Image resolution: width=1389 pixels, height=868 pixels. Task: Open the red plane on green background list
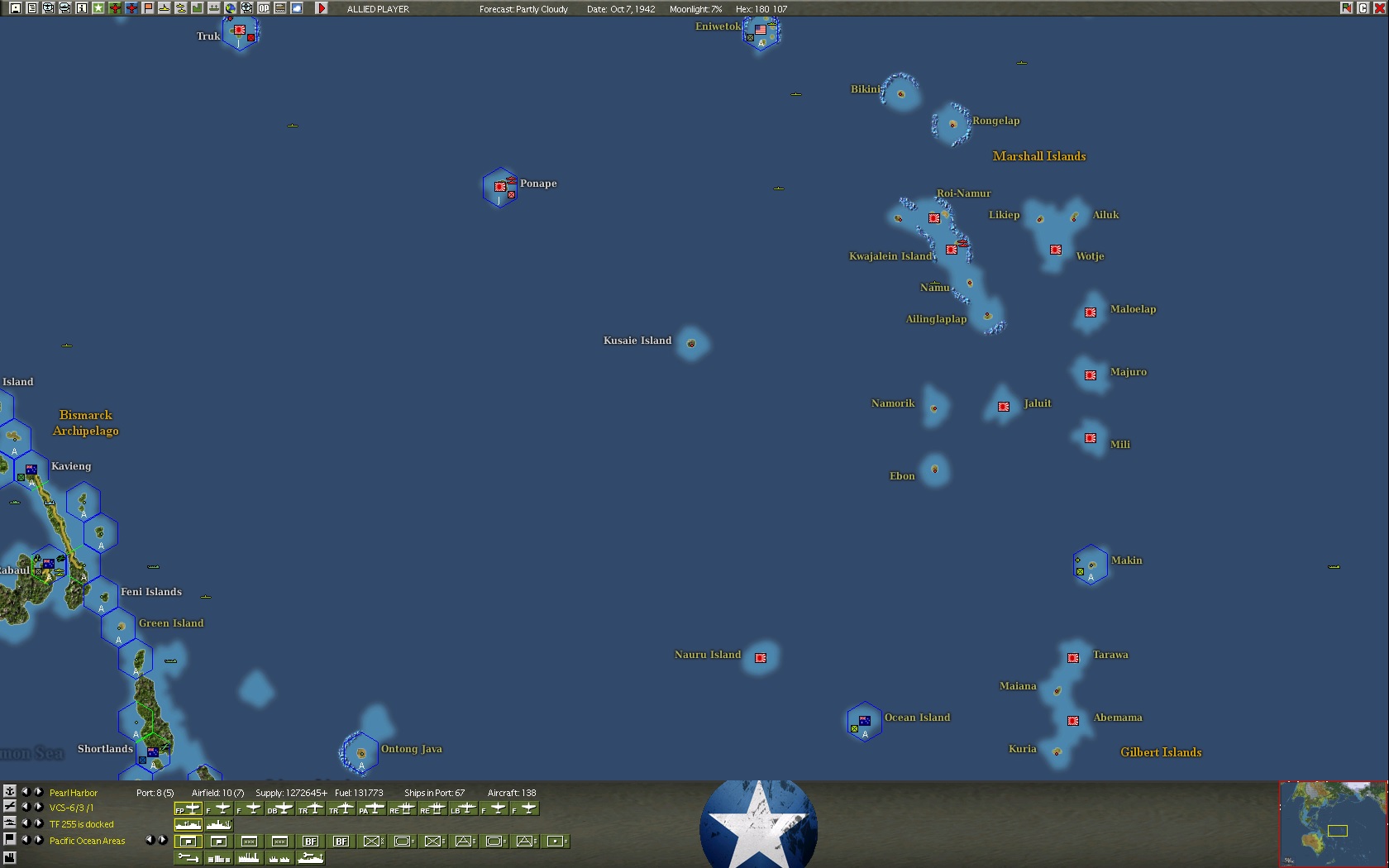point(114,8)
